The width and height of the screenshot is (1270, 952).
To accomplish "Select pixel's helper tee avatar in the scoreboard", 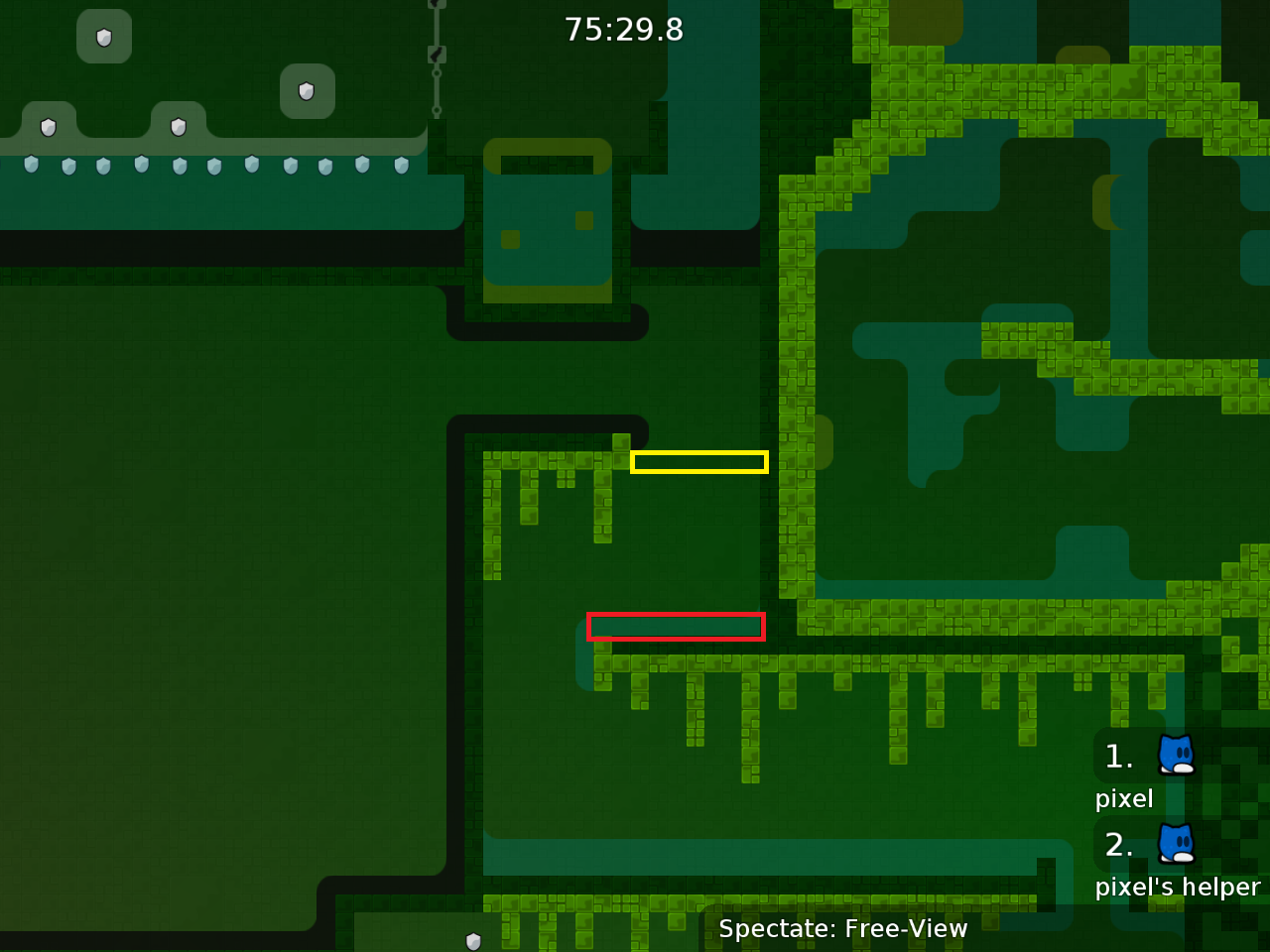I will click(x=1174, y=845).
